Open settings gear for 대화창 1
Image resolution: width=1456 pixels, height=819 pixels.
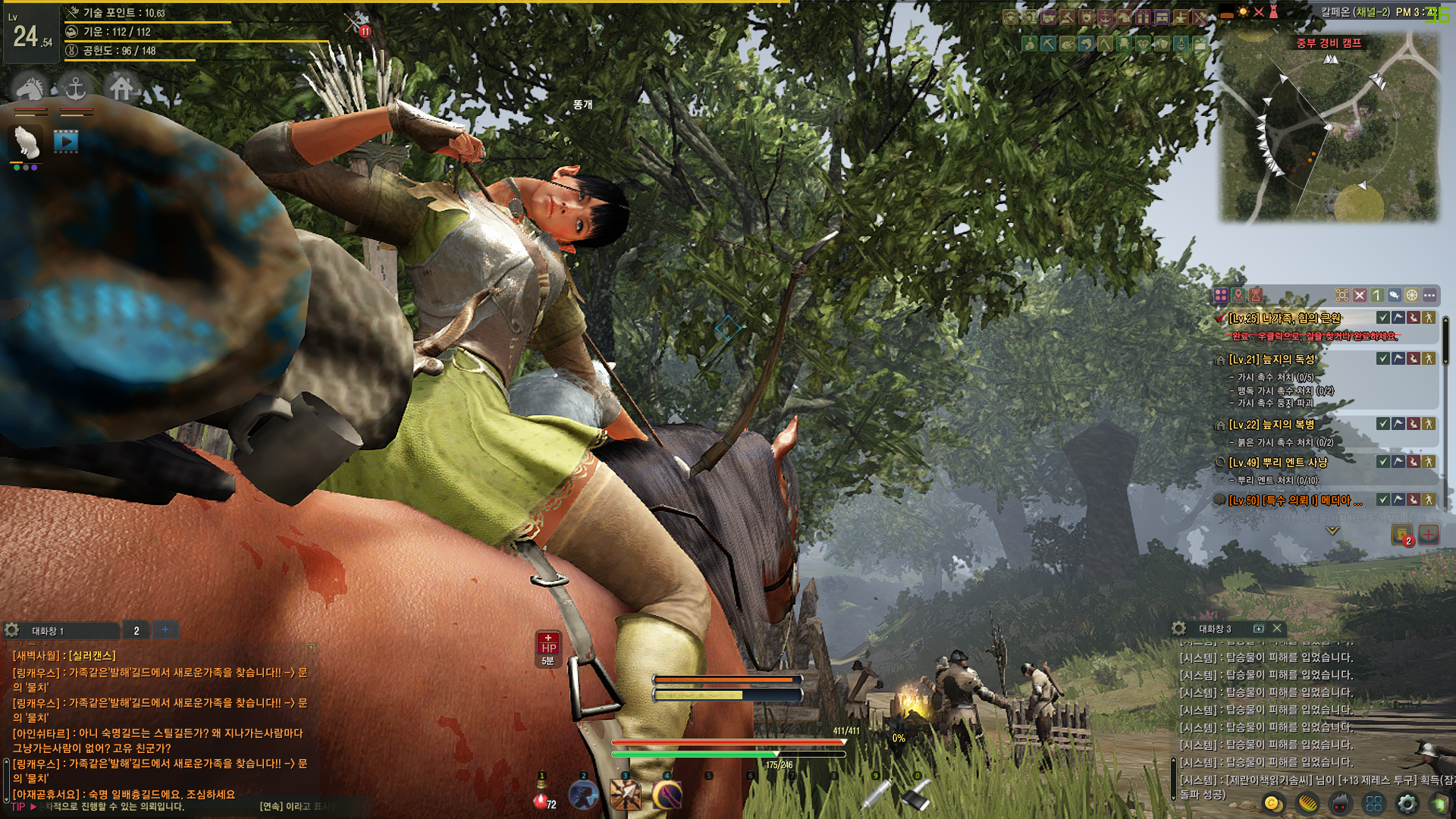coord(12,630)
